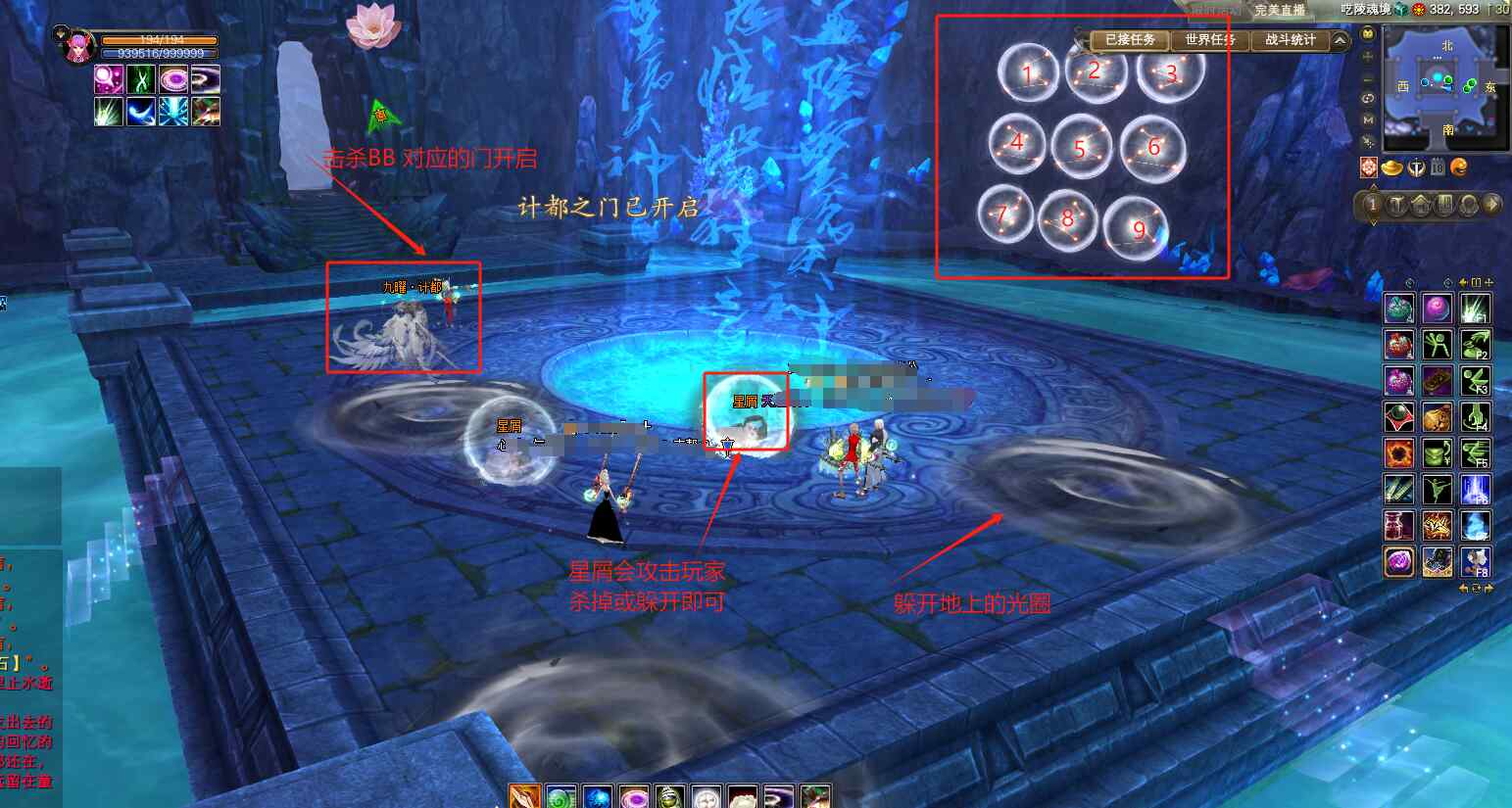Switch to the 世界任务 world quests tab

(1210, 40)
